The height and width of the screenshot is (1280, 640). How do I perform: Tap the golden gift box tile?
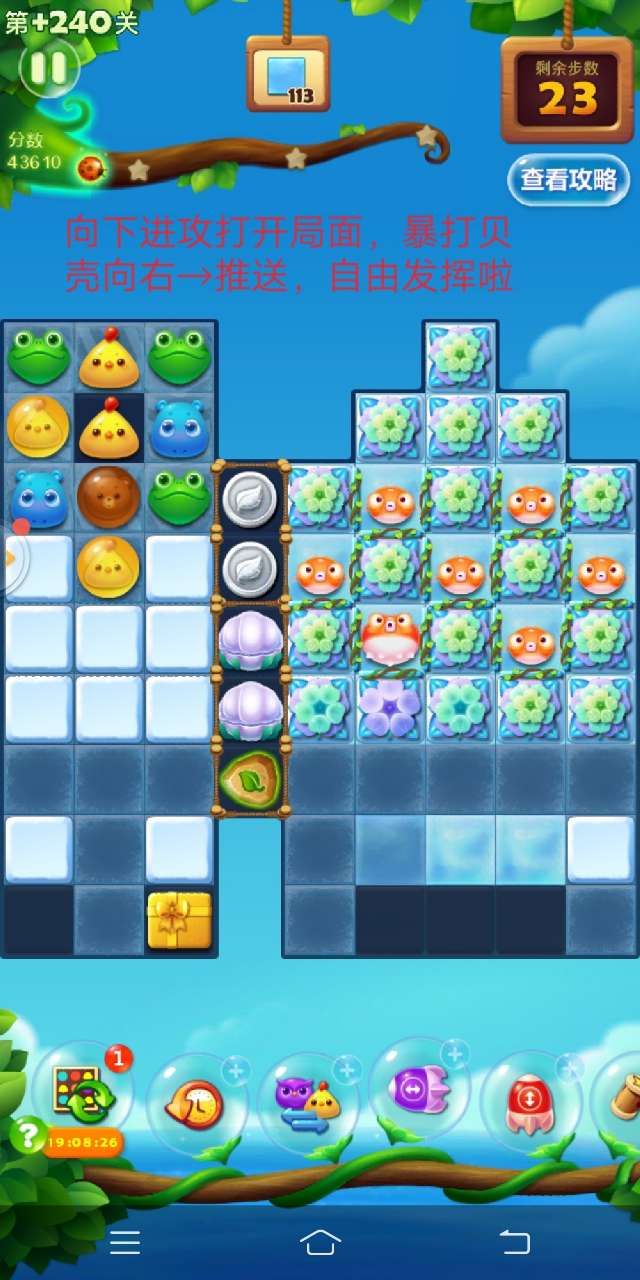pos(180,920)
